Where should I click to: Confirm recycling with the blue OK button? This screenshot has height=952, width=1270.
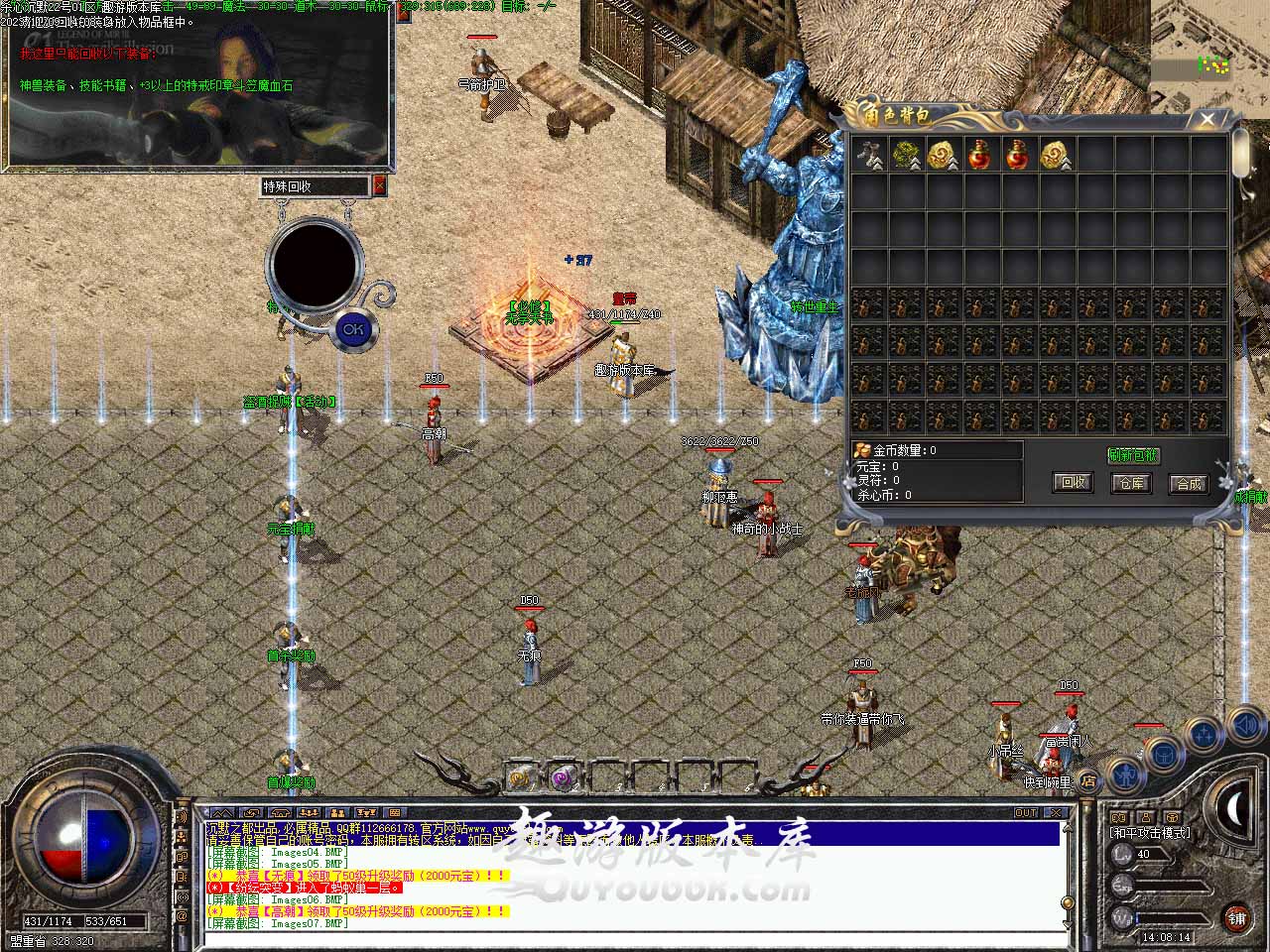click(x=352, y=328)
